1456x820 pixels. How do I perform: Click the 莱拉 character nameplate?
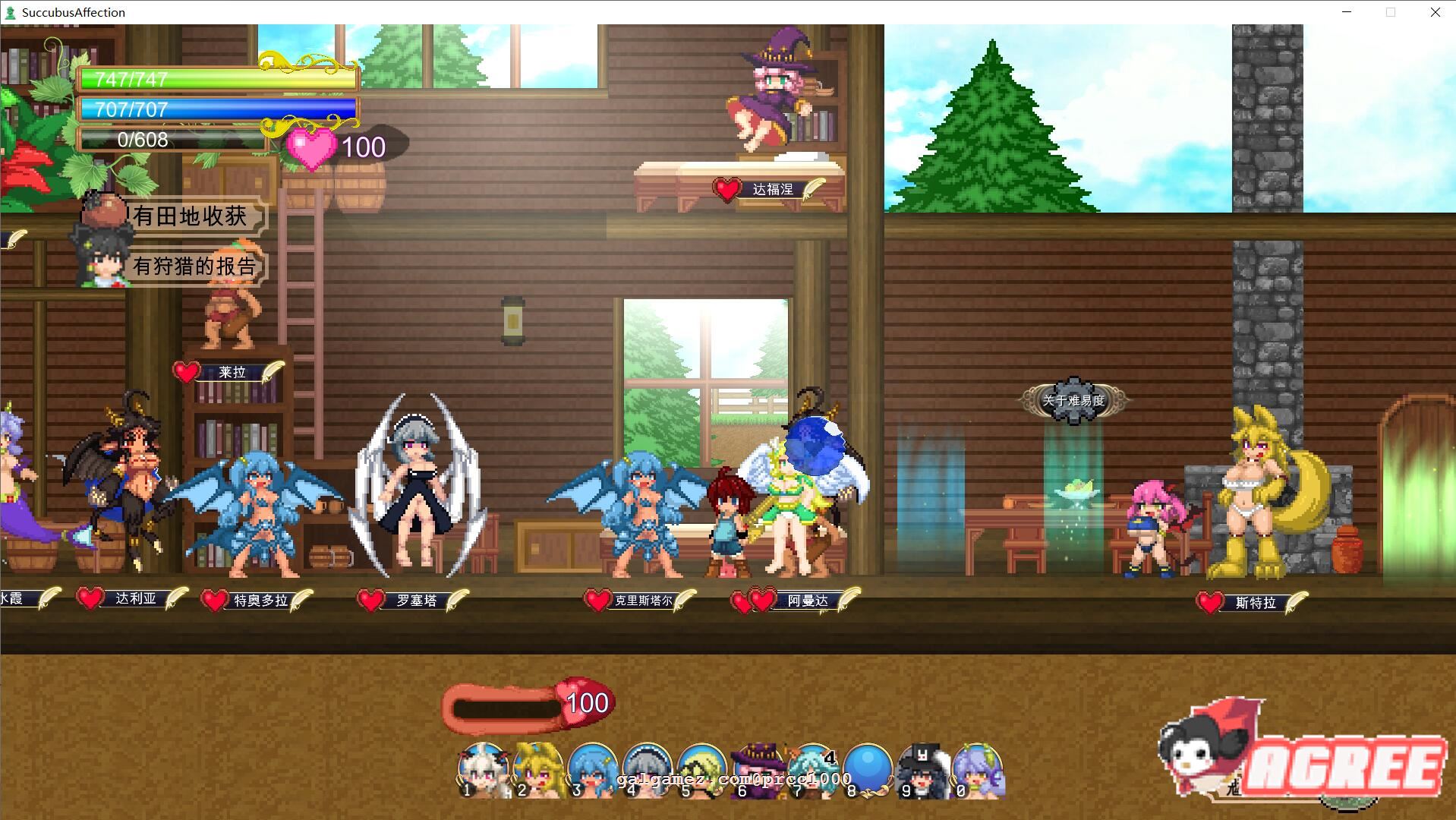232,372
